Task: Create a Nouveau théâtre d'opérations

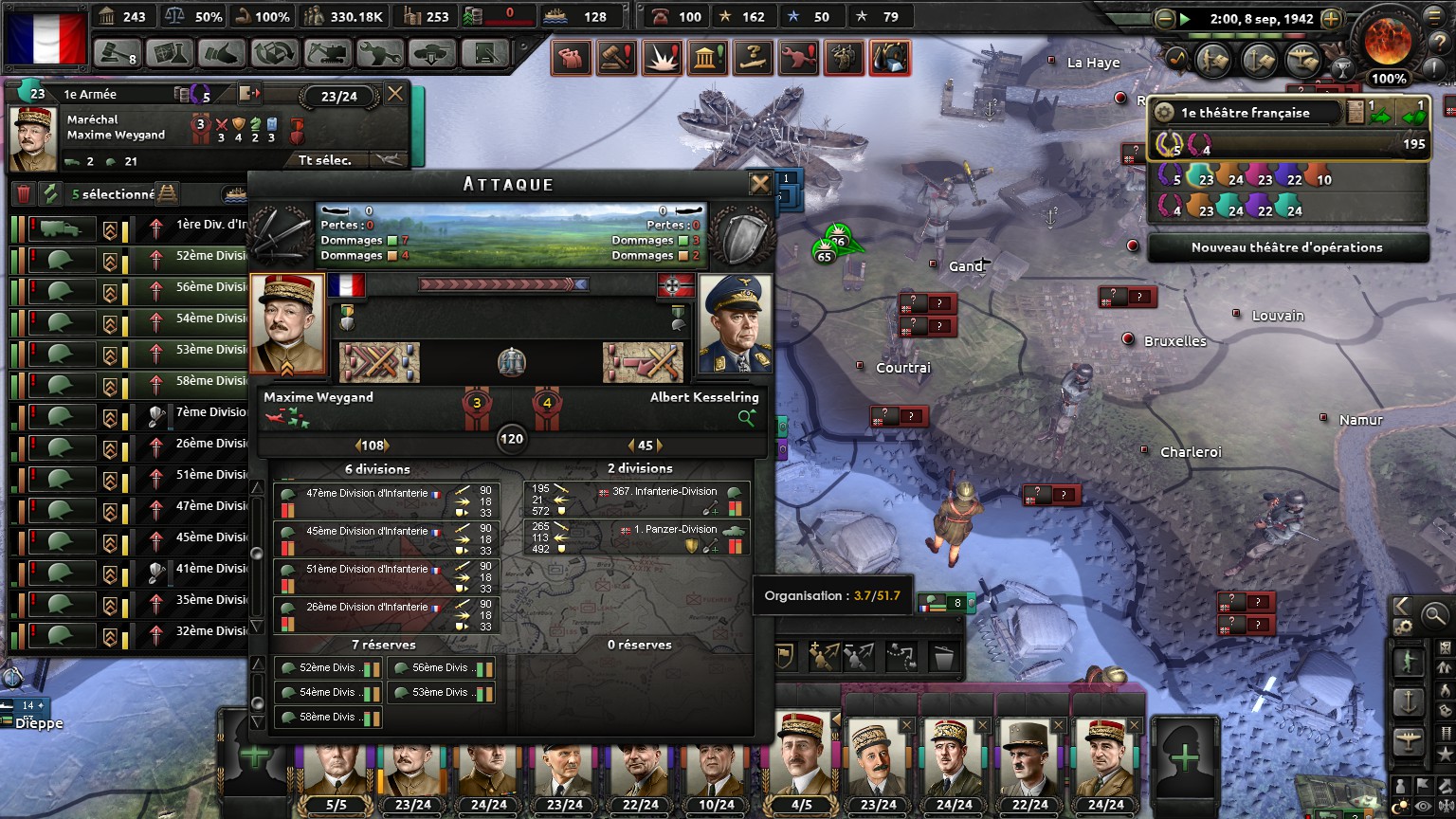Action: click(x=1286, y=247)
